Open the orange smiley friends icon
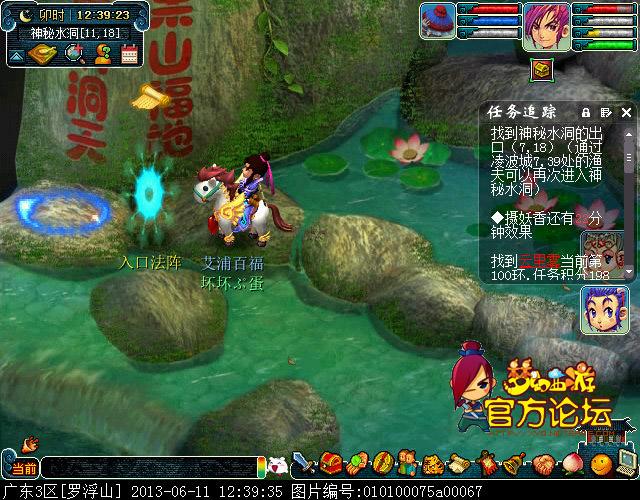The height and width of the screenshot is (500, 640). [x=600, y=464]
